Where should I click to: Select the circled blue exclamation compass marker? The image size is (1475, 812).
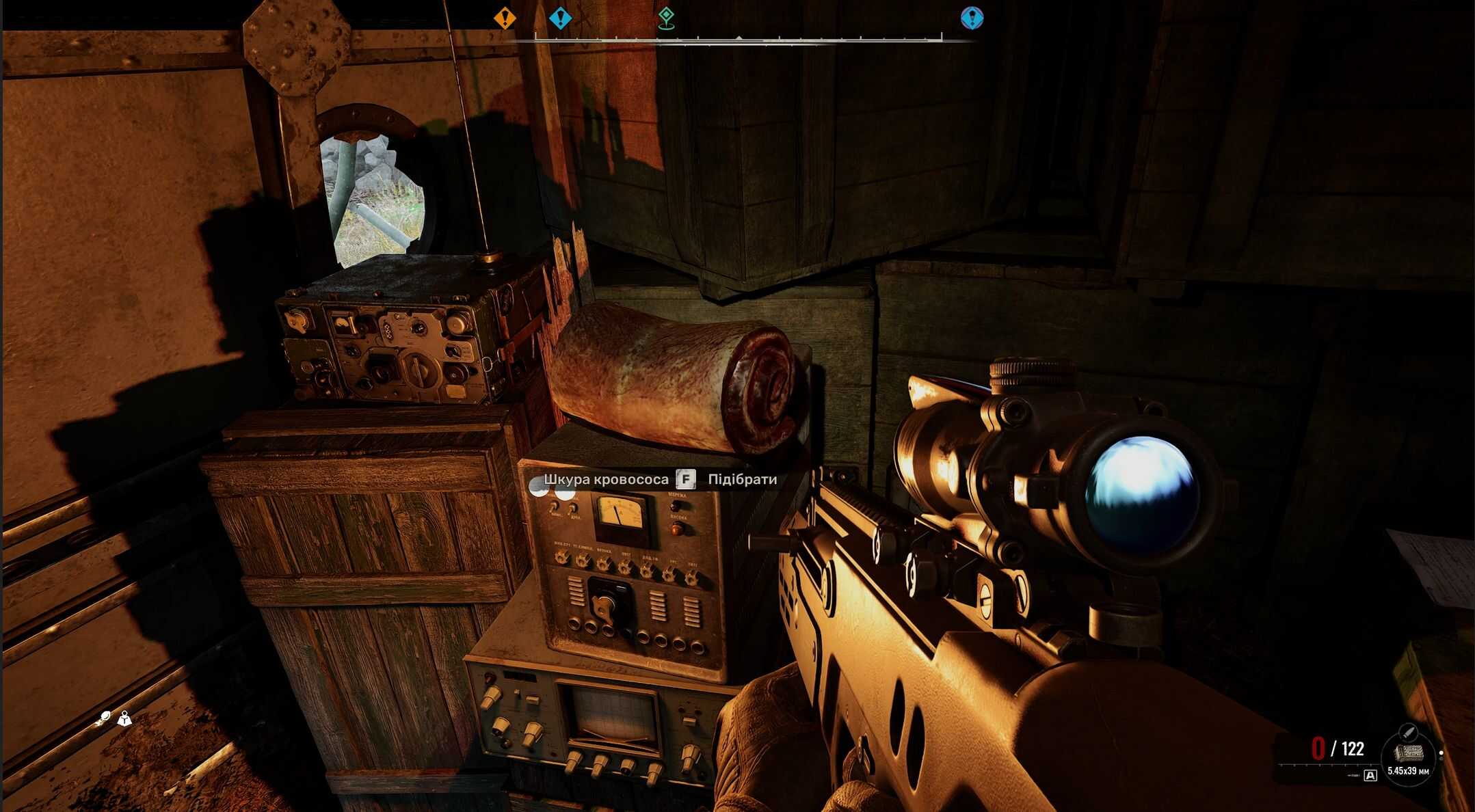(x=972, y=18)
